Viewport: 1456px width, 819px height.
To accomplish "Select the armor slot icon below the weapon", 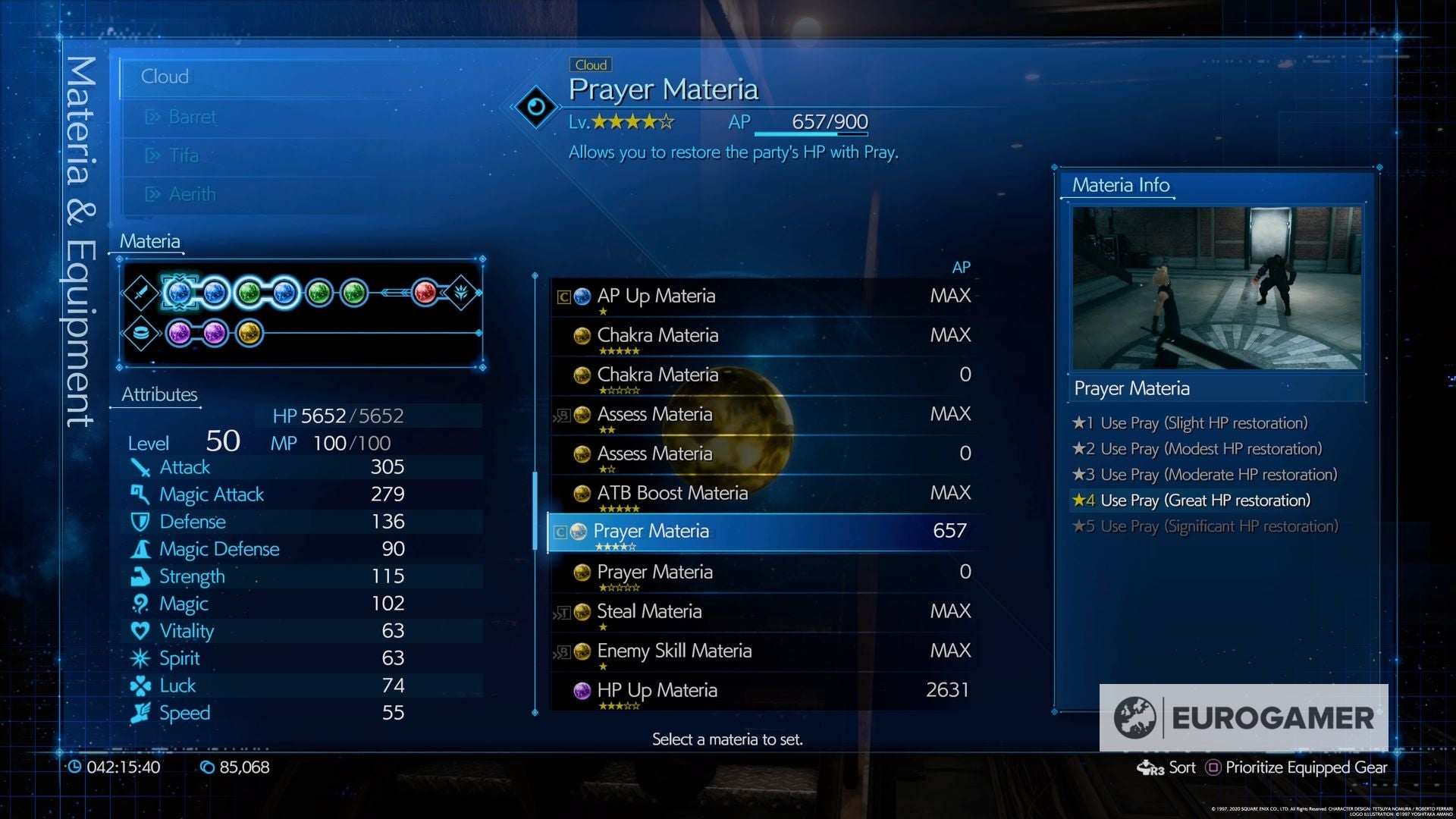I will [141, 332].
